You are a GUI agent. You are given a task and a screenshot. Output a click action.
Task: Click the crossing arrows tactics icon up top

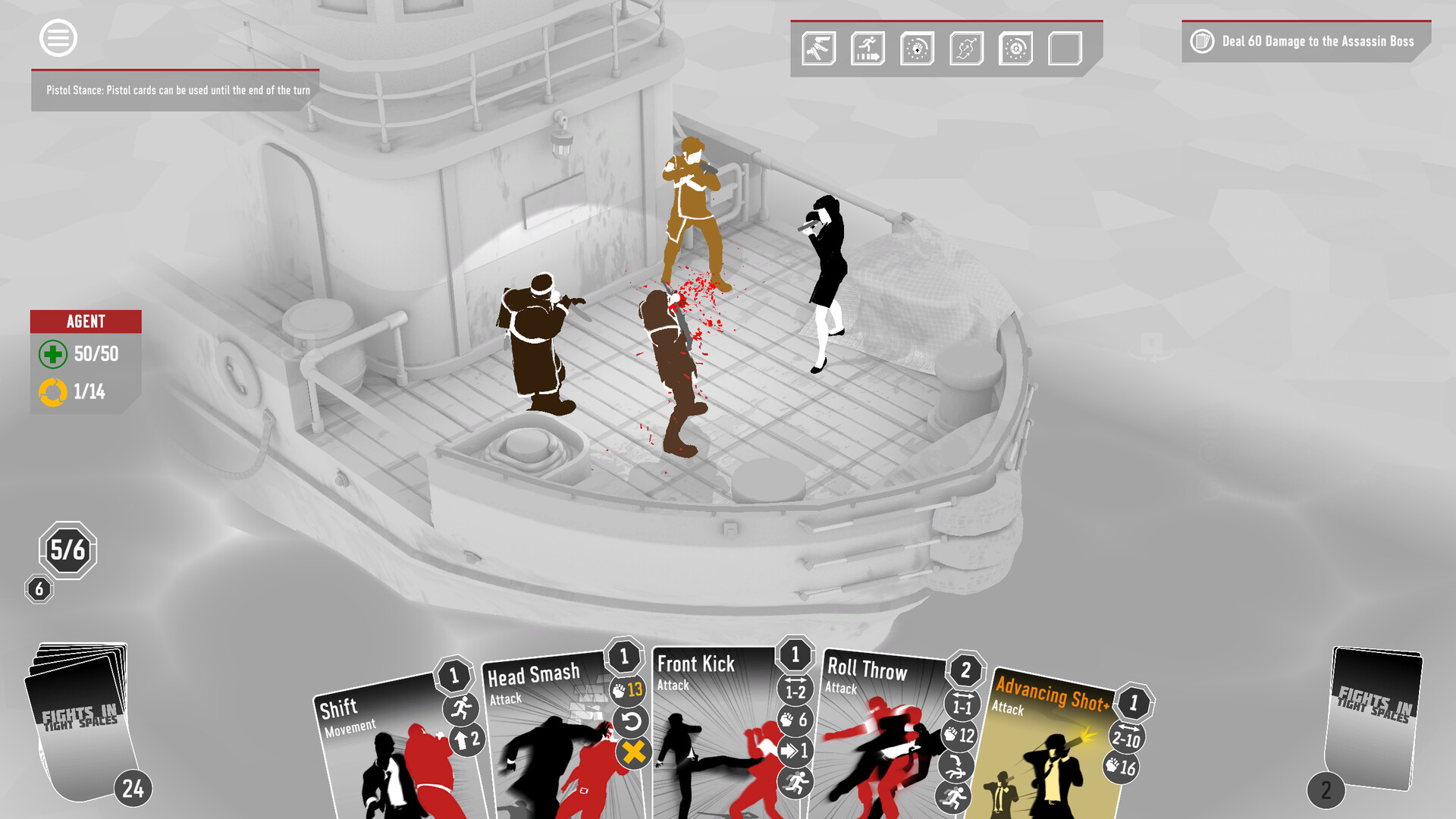966,49
